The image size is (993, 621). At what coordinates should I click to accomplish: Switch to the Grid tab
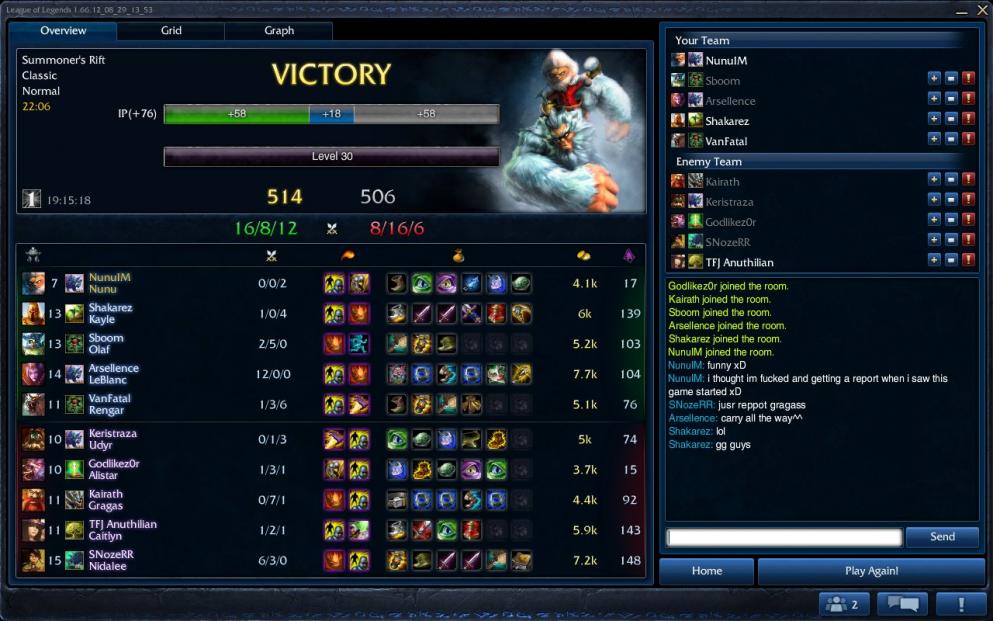[171, 31]
